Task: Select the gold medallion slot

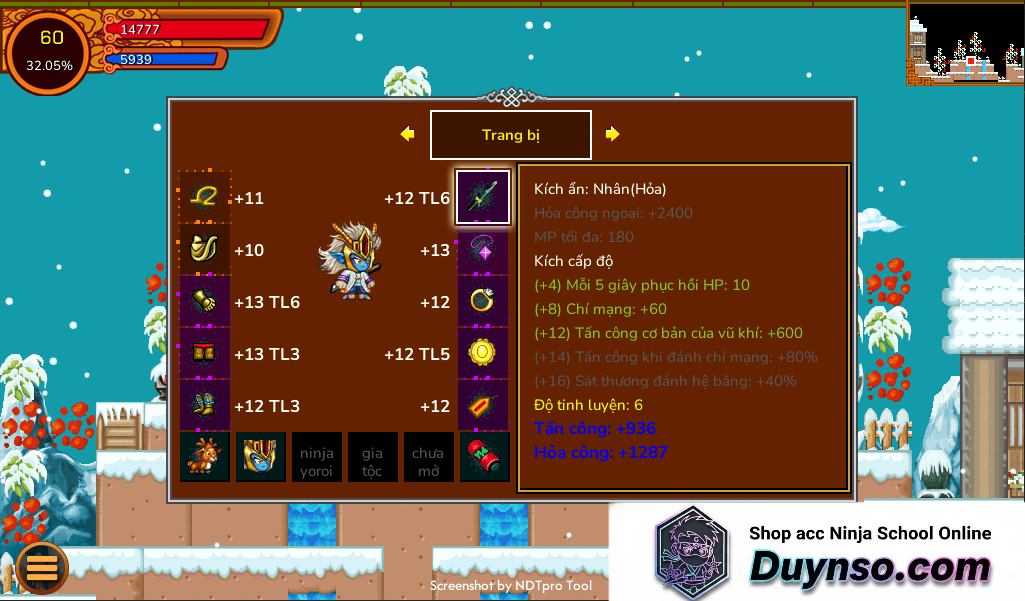Action: [483, 354]
